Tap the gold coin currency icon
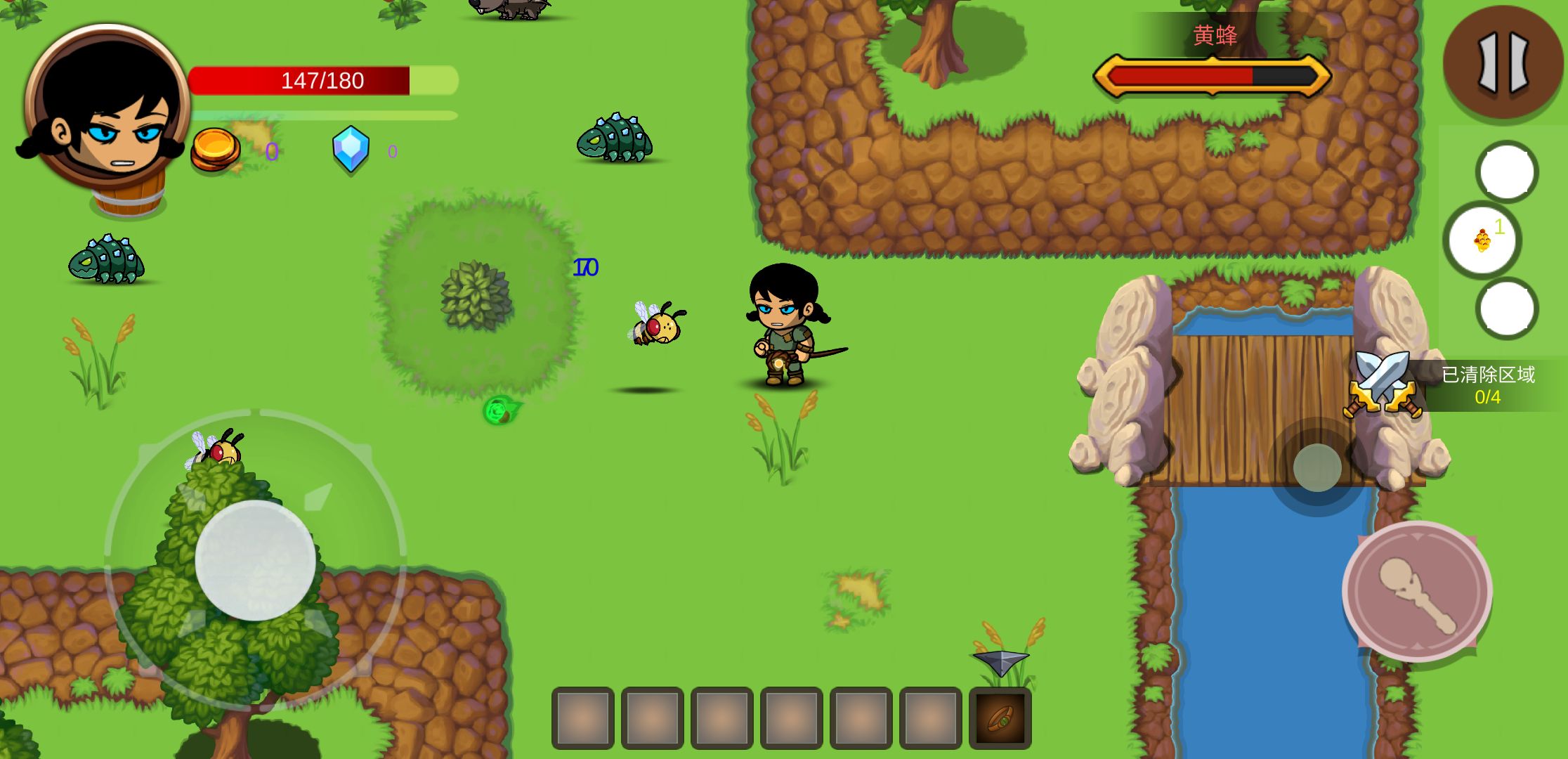The image size is (1568, 759). [215, 149]
